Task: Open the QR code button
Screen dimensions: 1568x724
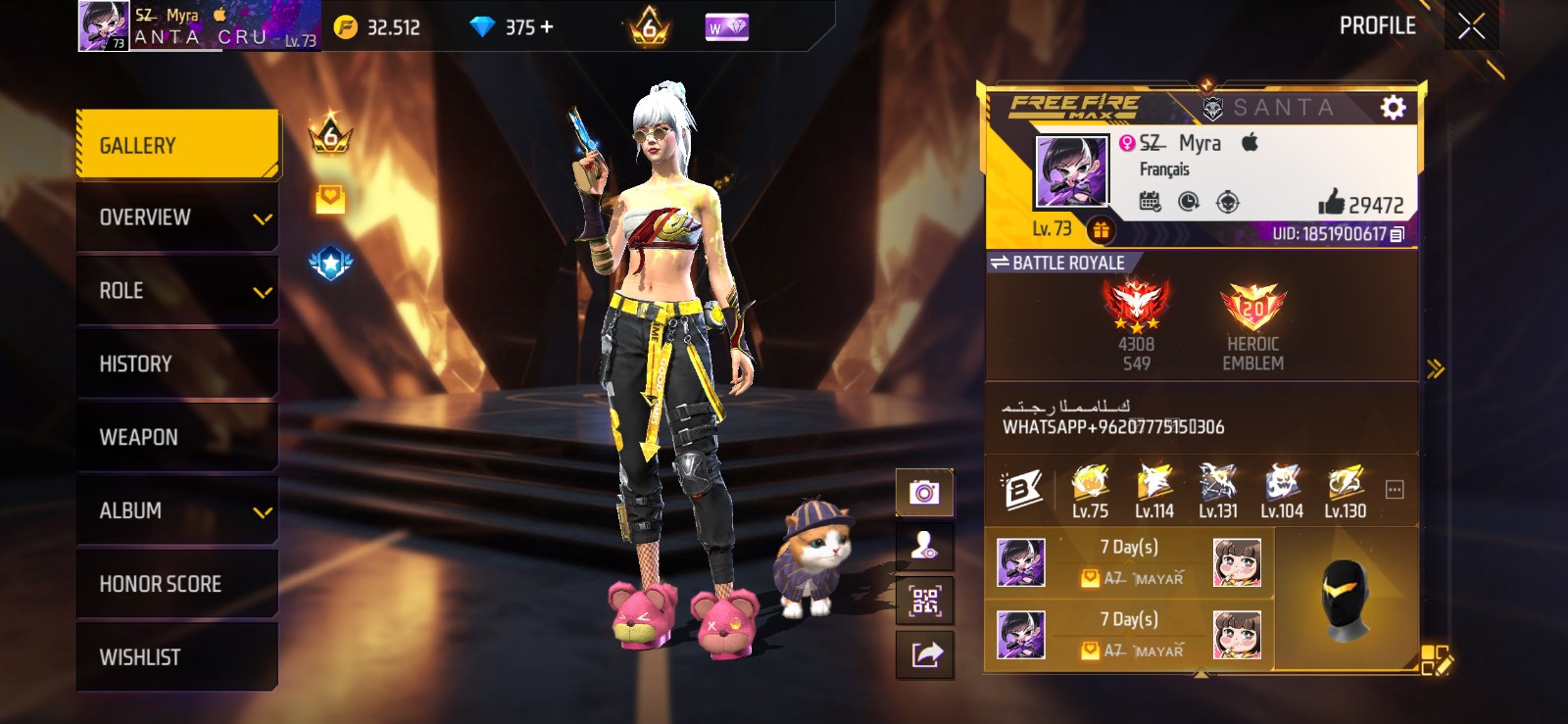Action: click(924, 601)
